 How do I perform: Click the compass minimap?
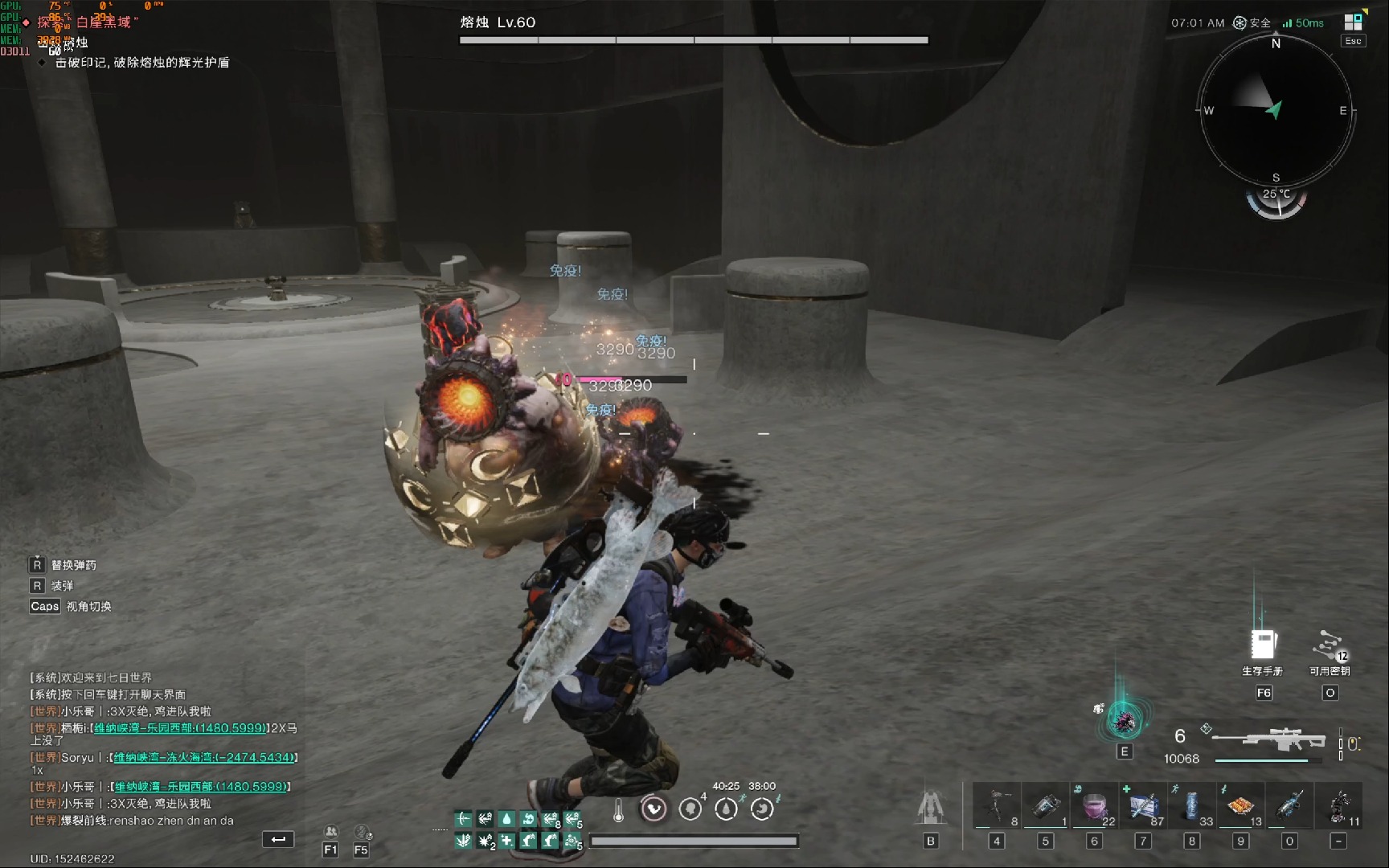1276,111
